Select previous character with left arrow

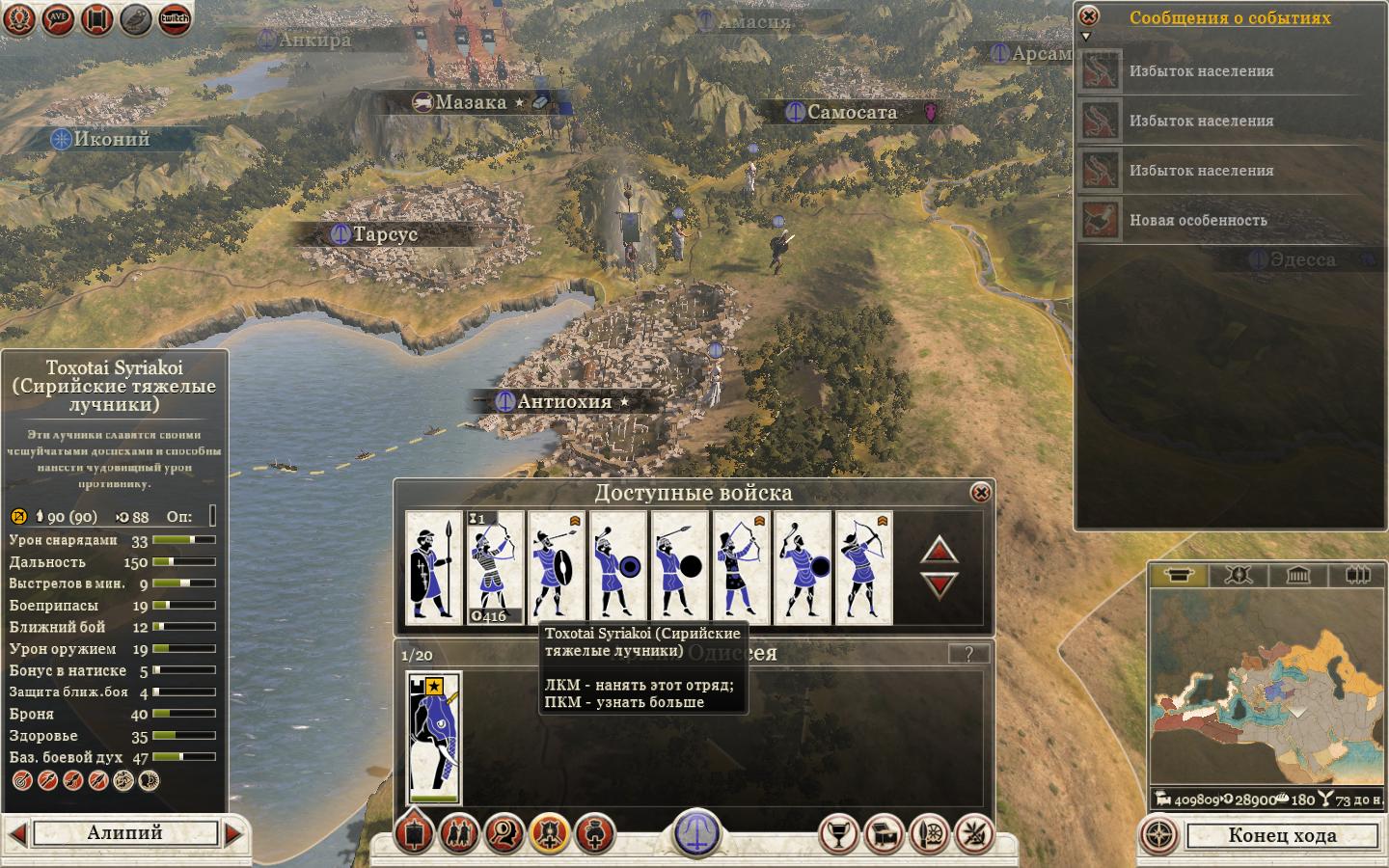(16, 833)
